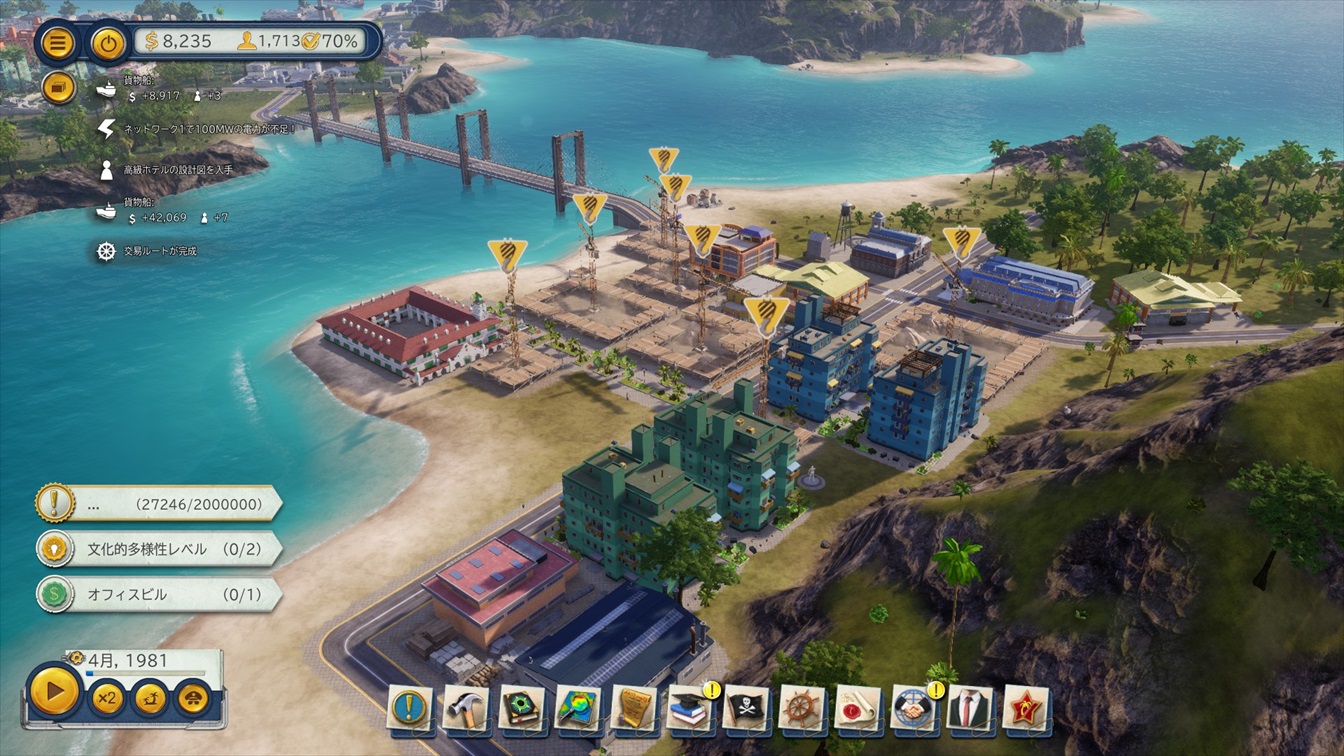Open the handshake diplomacy icon
The image size is (1344, 756).
tap(914, 707)
